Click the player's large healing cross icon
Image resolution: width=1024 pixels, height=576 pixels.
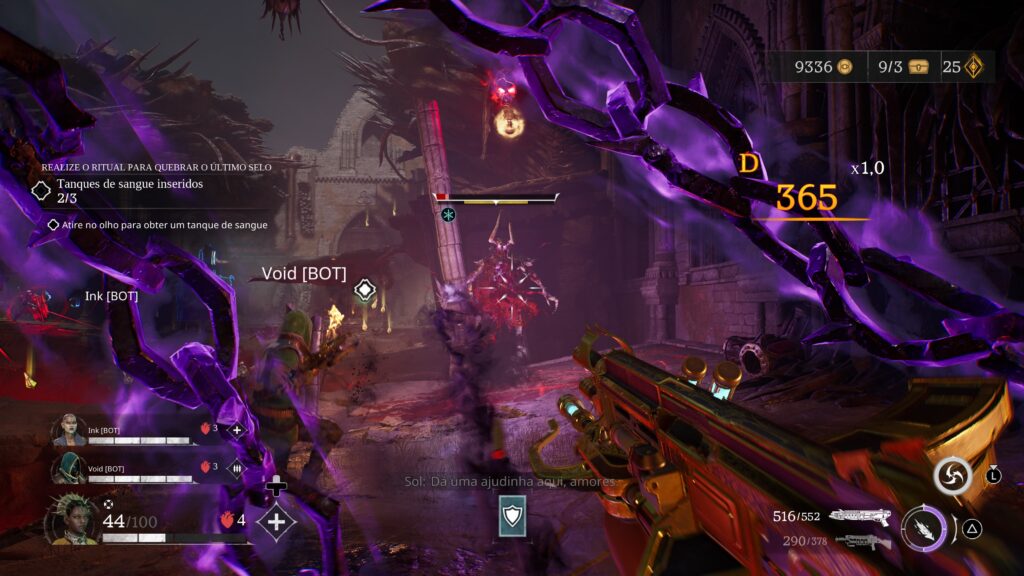276,522
